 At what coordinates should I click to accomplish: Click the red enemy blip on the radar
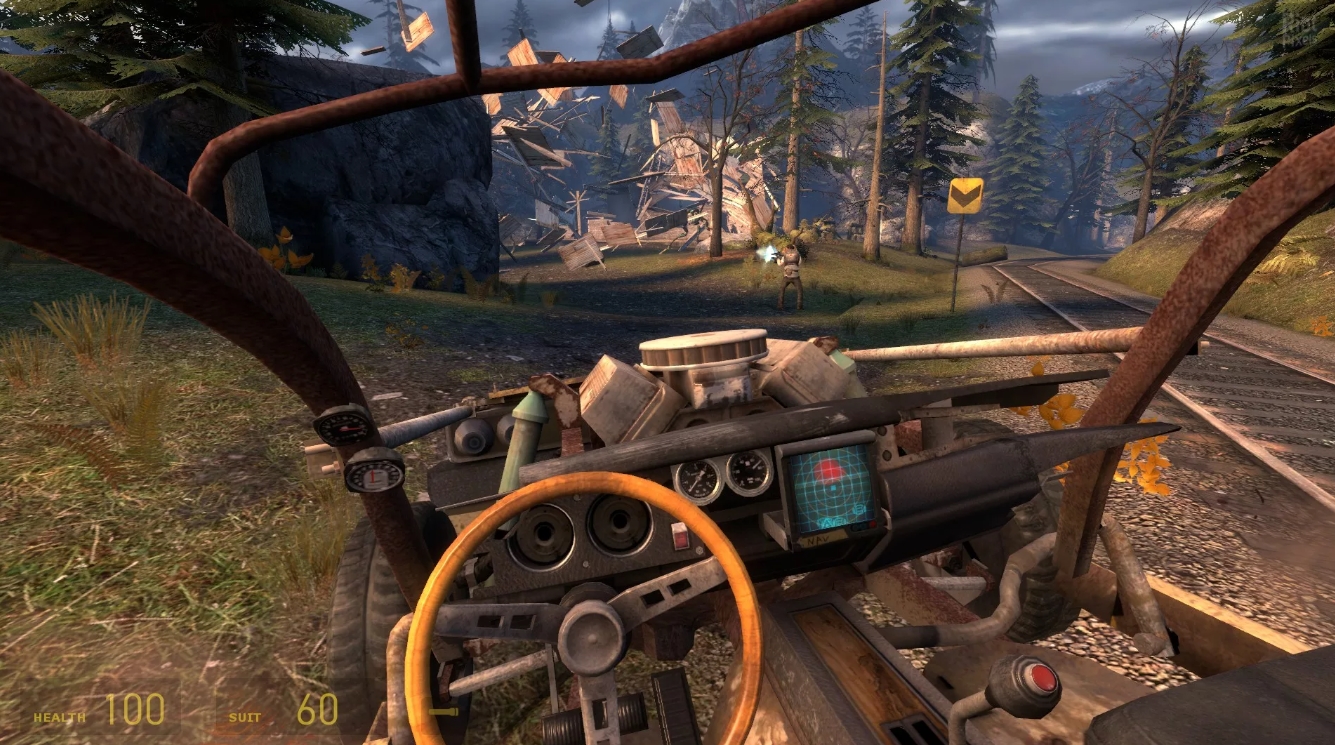click(828, 468)
